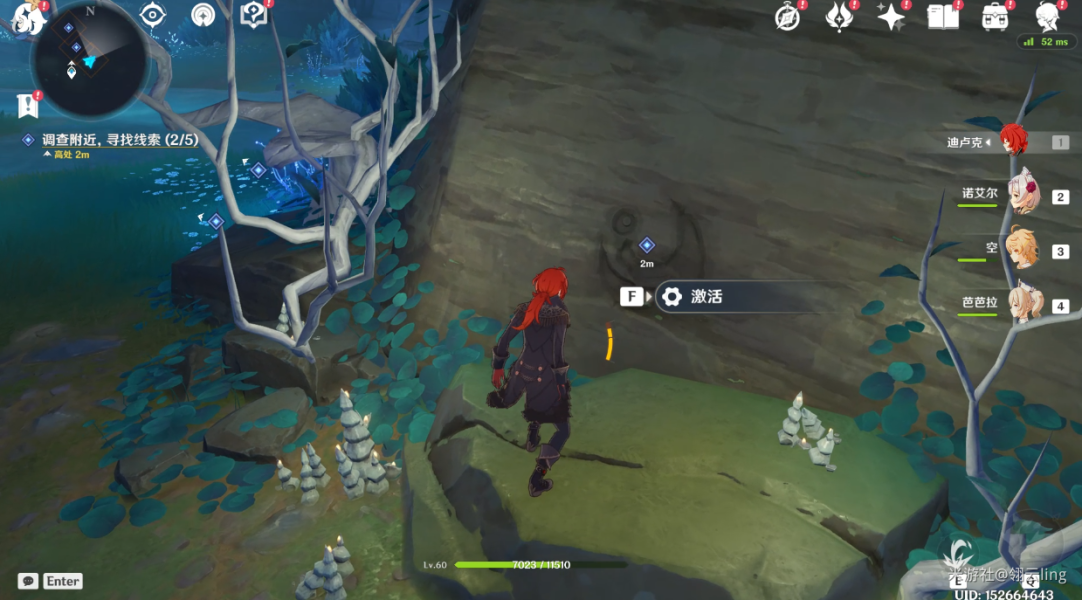Select active character 迪卢克 in party list
This screenshot has width=1082, height=600.
tap(1012, 142)
